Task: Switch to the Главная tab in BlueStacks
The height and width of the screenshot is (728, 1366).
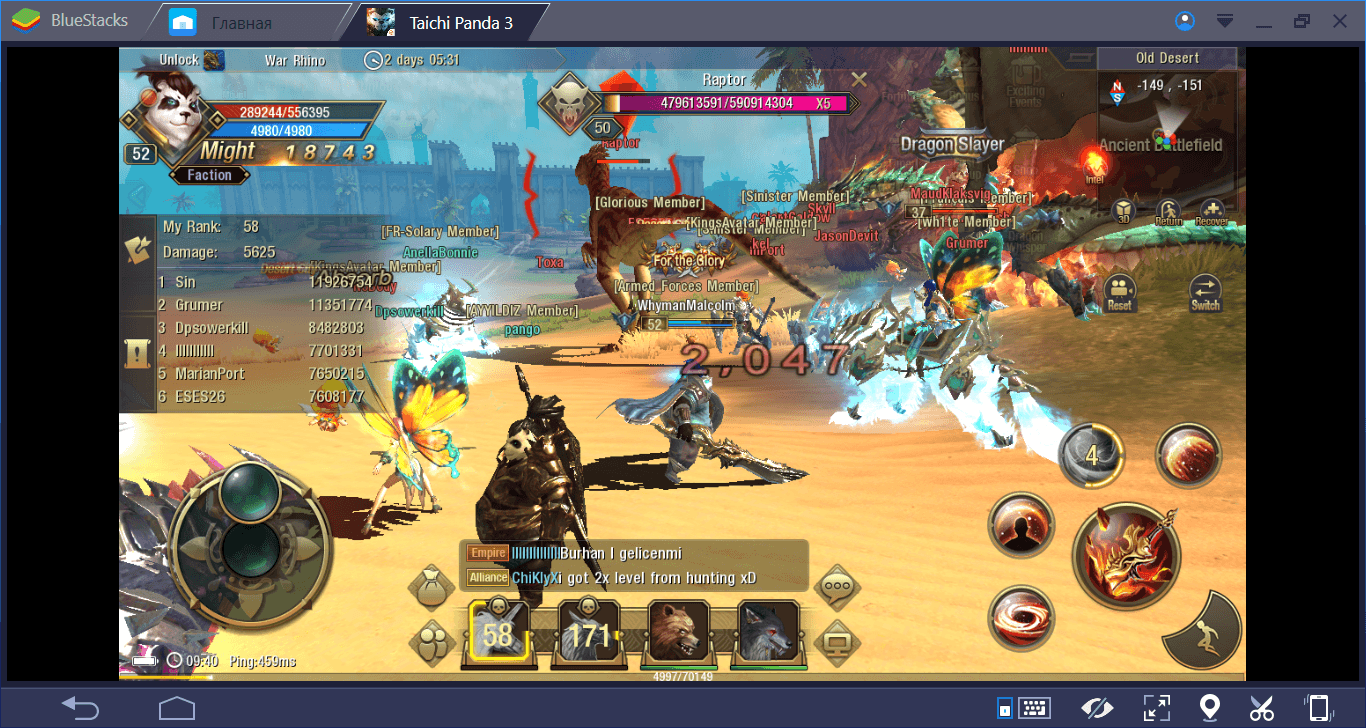Action: coord(240,22)
